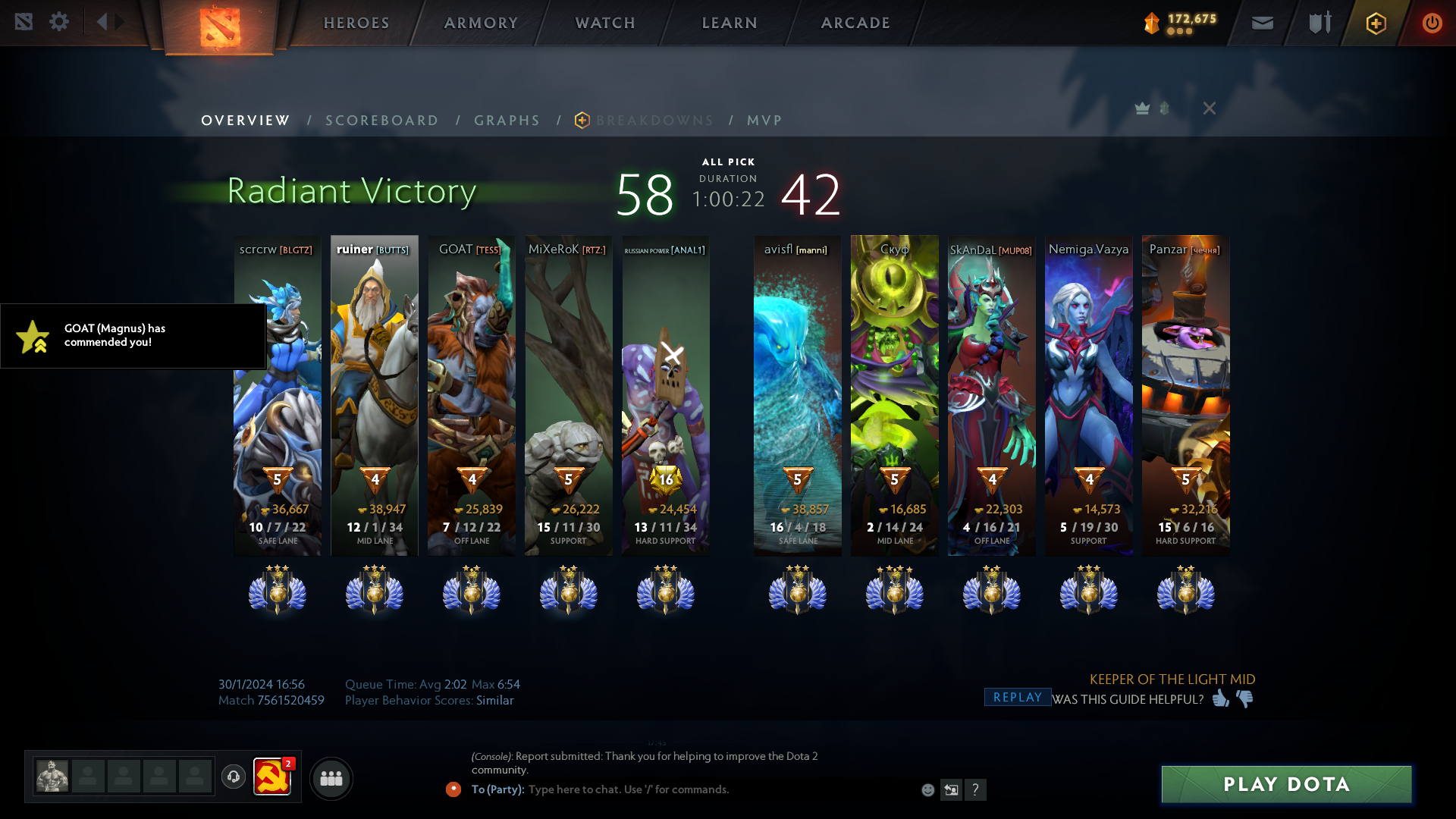Screen dimensions: 1456x819
Task: Open the settings gear icon
Action: coord(59,21)
